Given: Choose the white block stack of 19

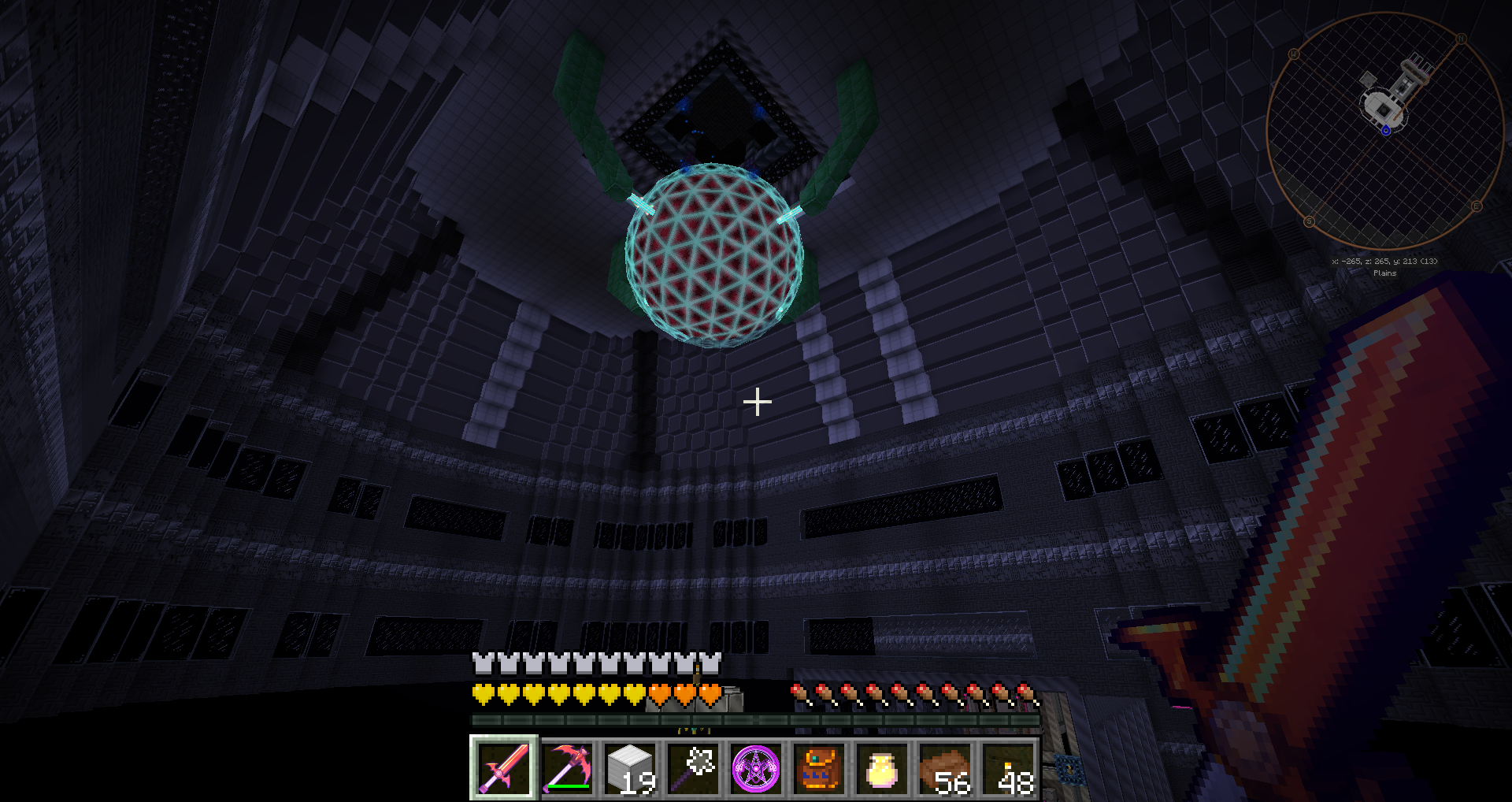Looking at the screenshot, I should (630, 768).
